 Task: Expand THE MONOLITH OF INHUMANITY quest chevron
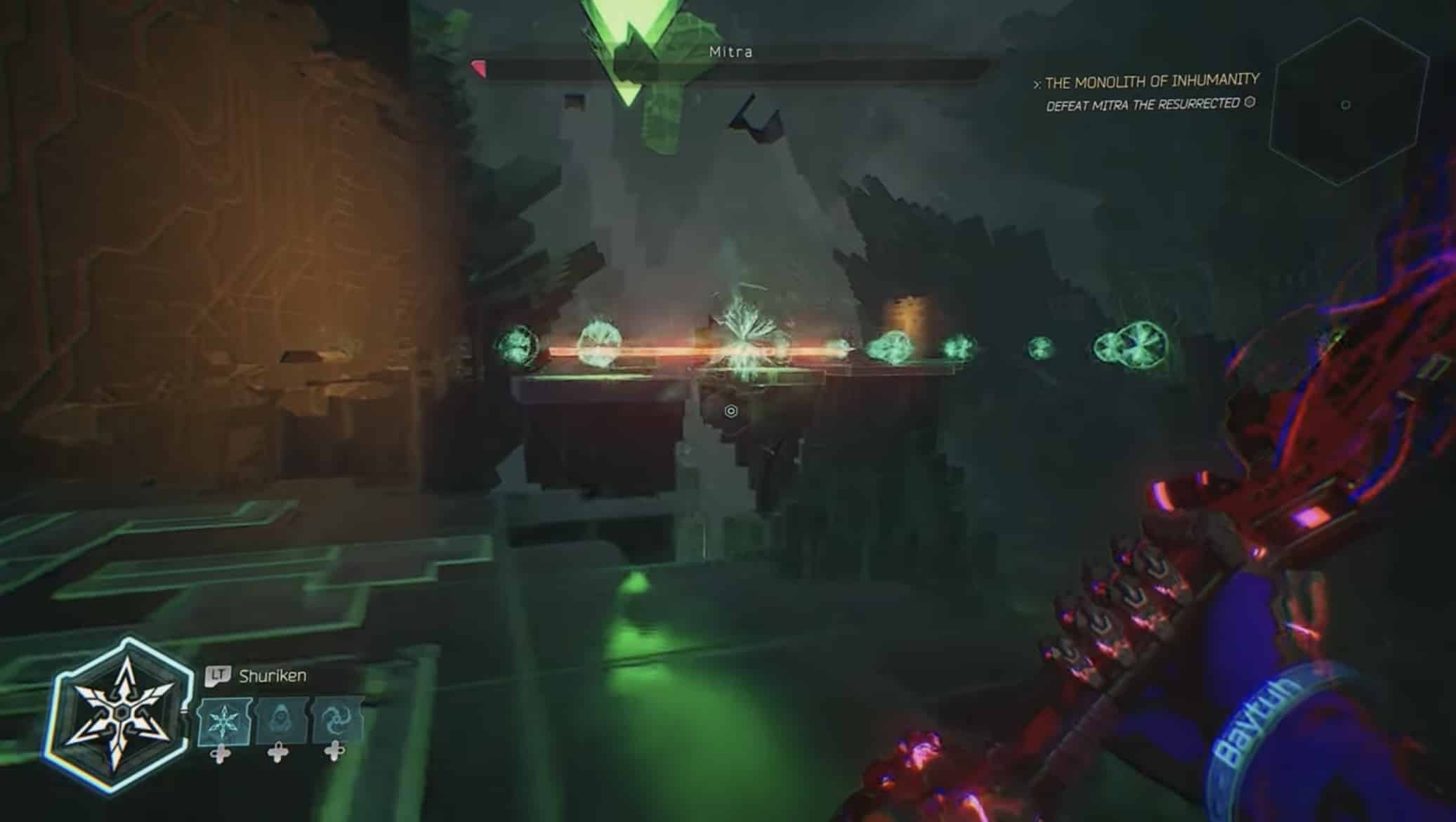click(x=1037, y=81)
